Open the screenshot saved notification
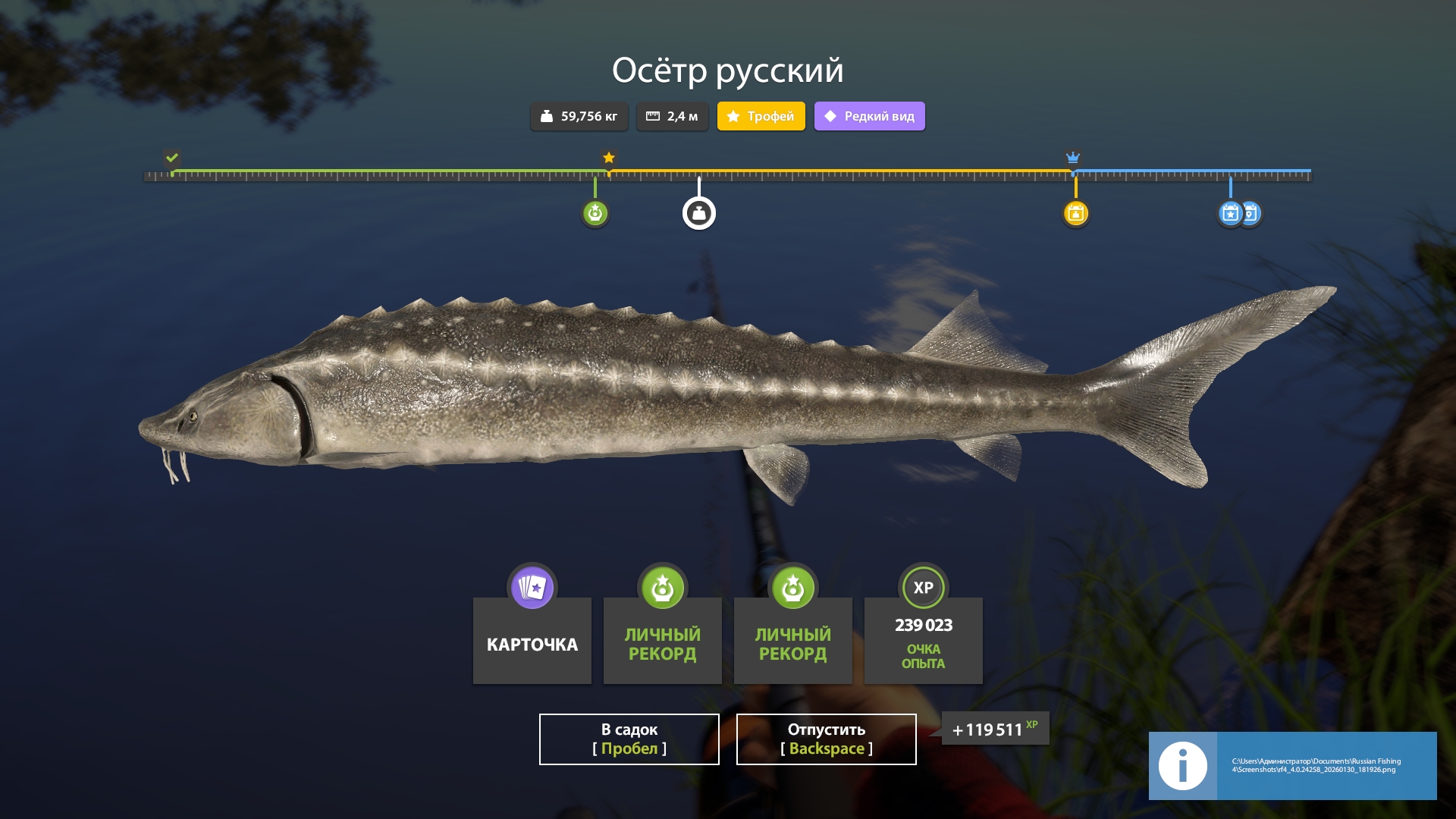 pos(1292,765)
